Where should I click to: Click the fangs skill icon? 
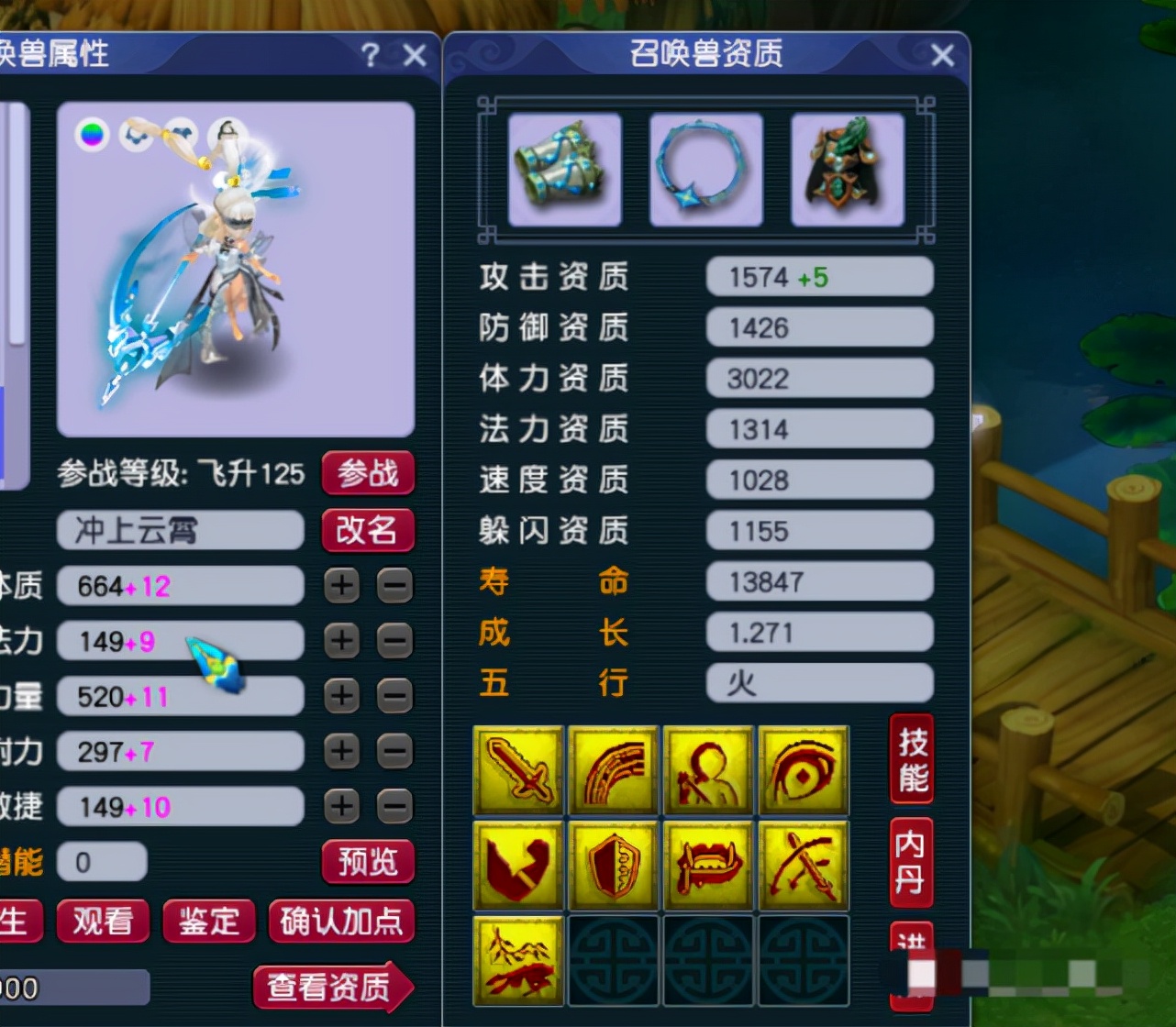click(709, 864)
